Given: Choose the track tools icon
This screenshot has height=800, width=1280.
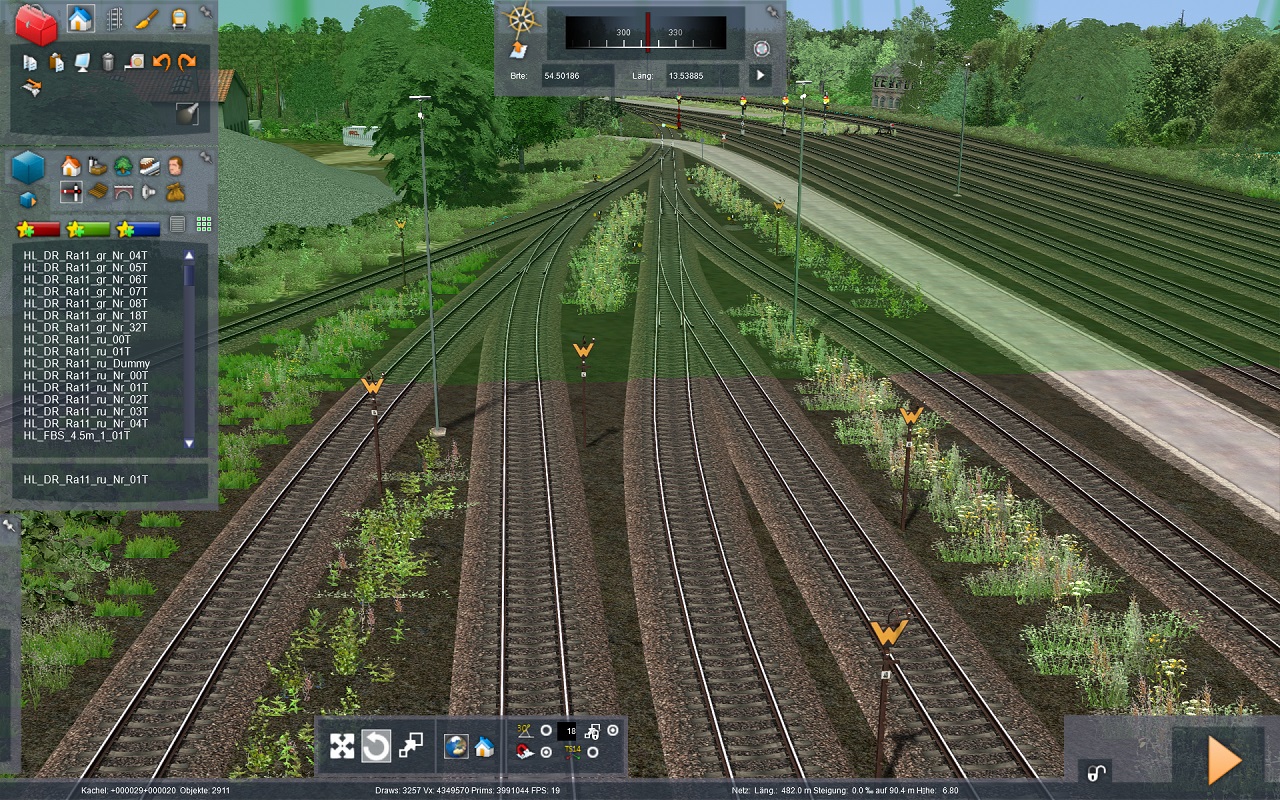Looking at the screenshot, I should (114, 19).
